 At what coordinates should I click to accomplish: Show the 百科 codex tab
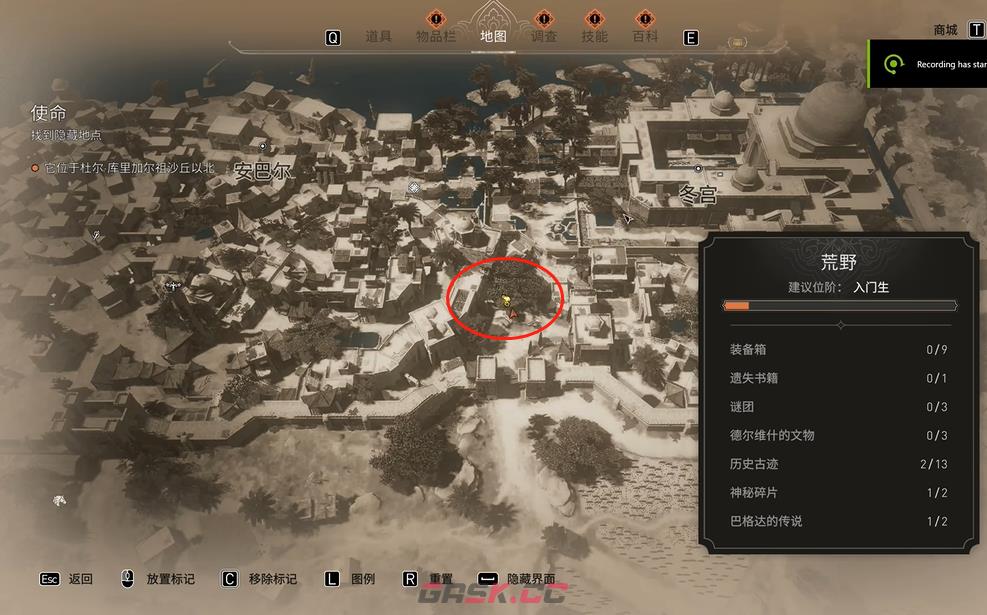point(645,37)
